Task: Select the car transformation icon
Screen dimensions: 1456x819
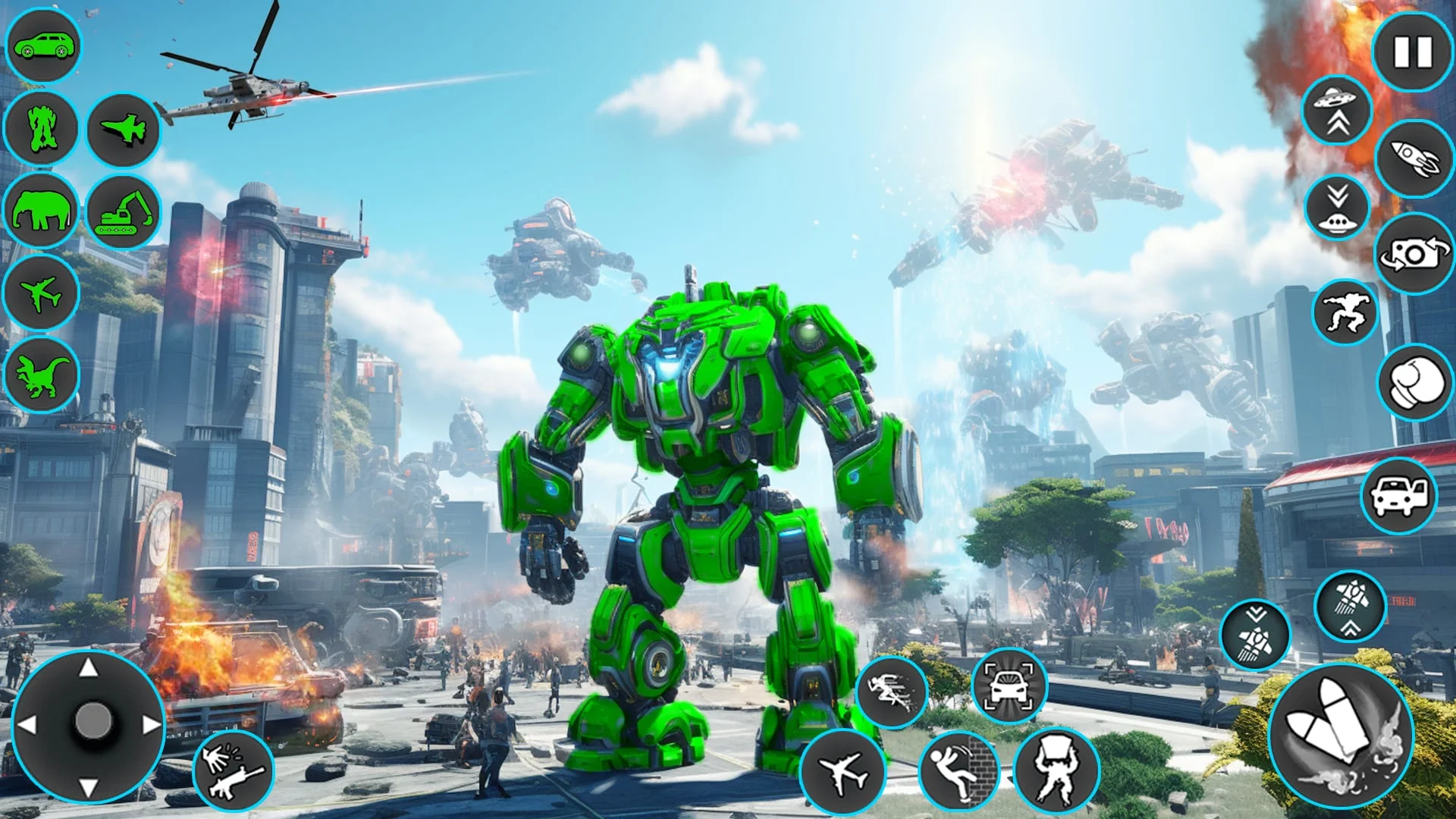Action: [x=47, y=45]
